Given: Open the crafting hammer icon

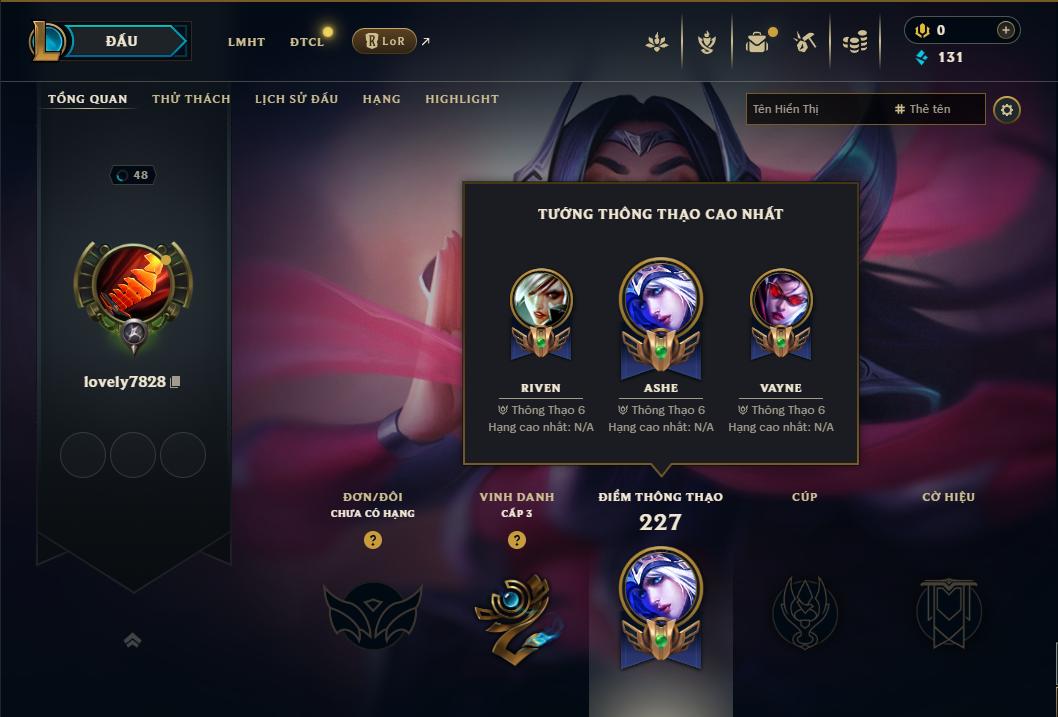Looking at the screenshot, I should click(x=805, y=42).
